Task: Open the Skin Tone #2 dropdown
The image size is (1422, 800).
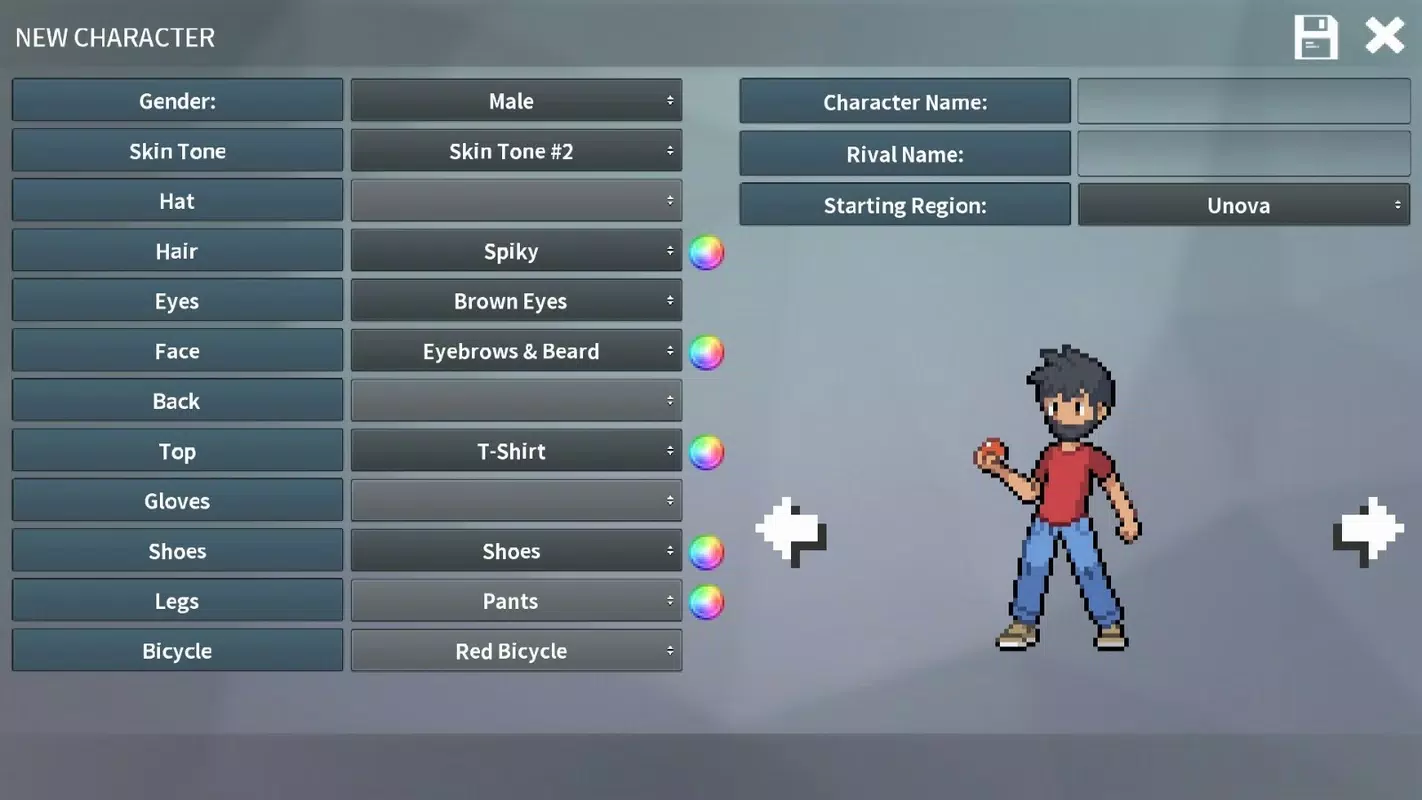Action: coord(515,150)
